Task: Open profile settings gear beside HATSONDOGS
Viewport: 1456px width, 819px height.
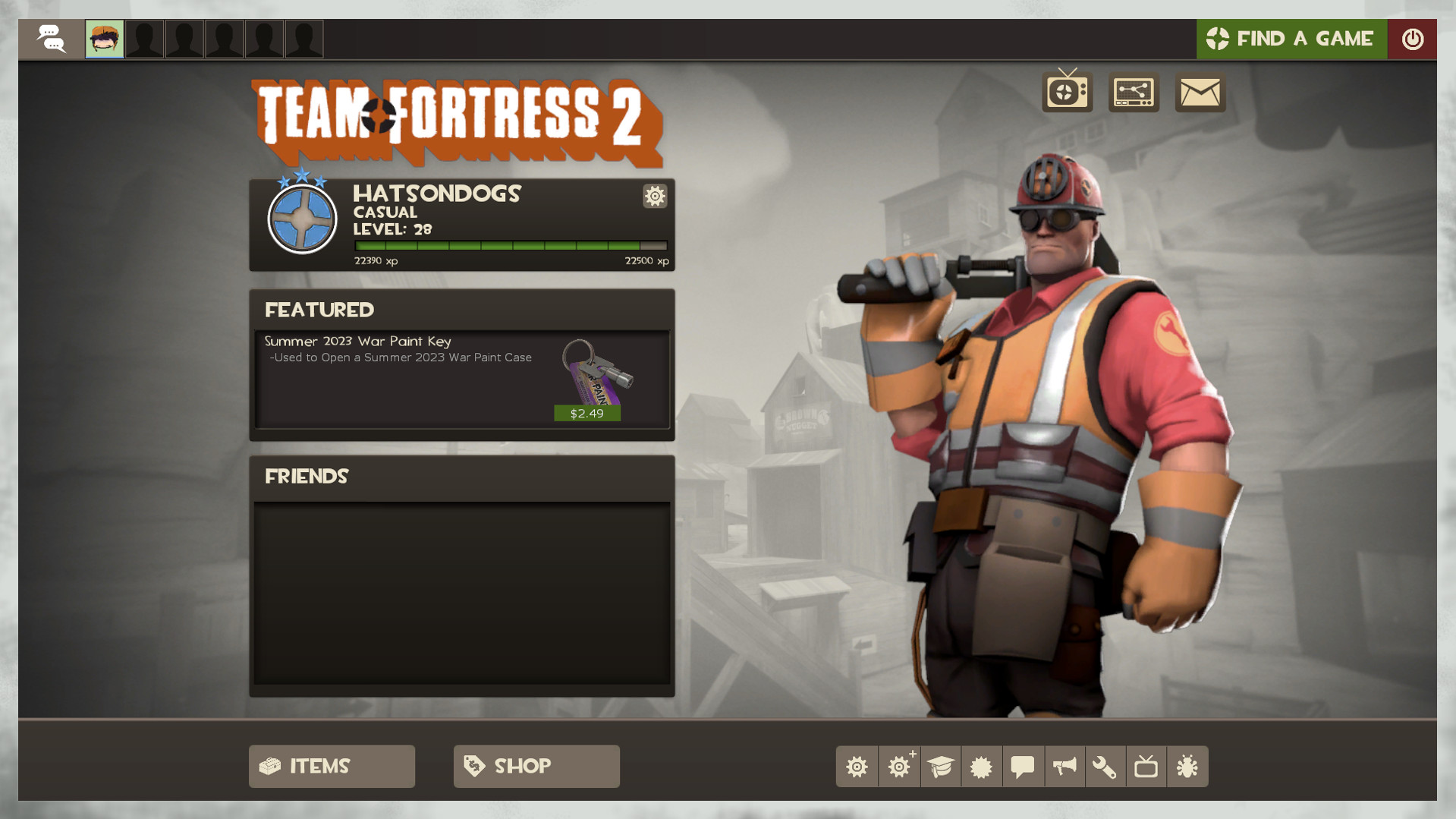Action: pyautogui.click(x=654, y=196)
